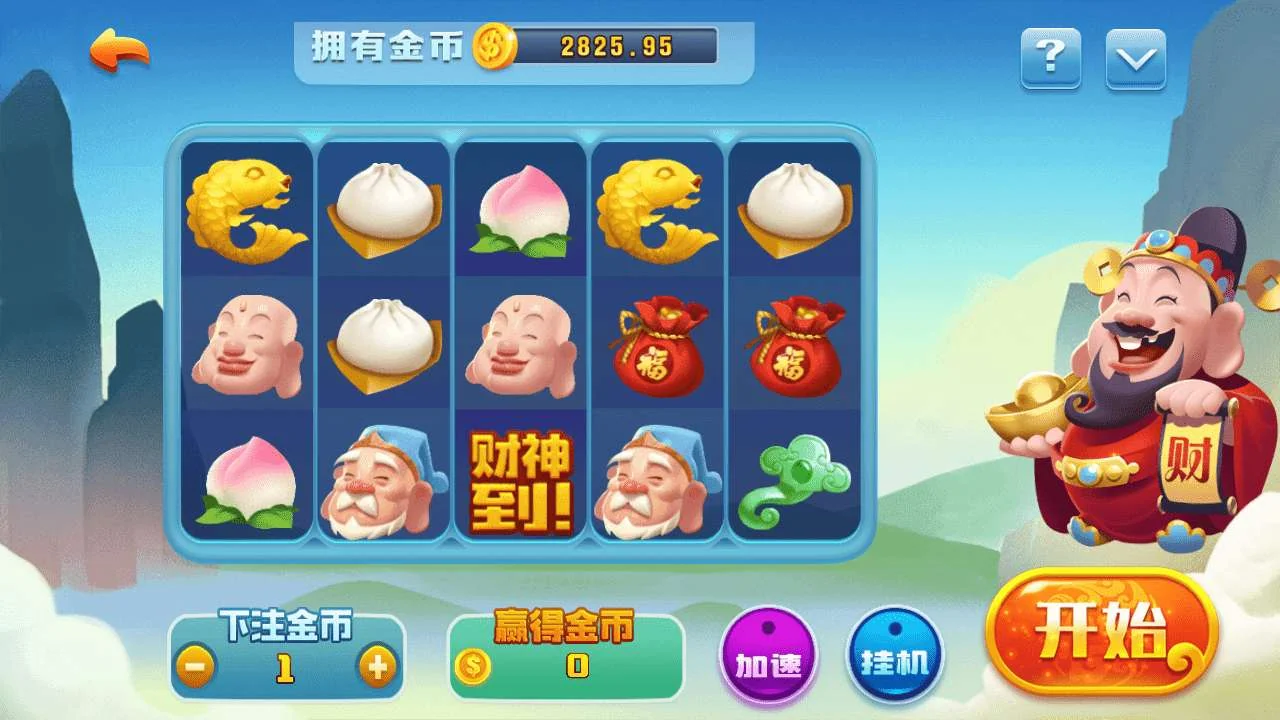Click the peach symbol on the middle reel
The width and height of the screenshot is (1280, 720).
[x=520, y=210]
